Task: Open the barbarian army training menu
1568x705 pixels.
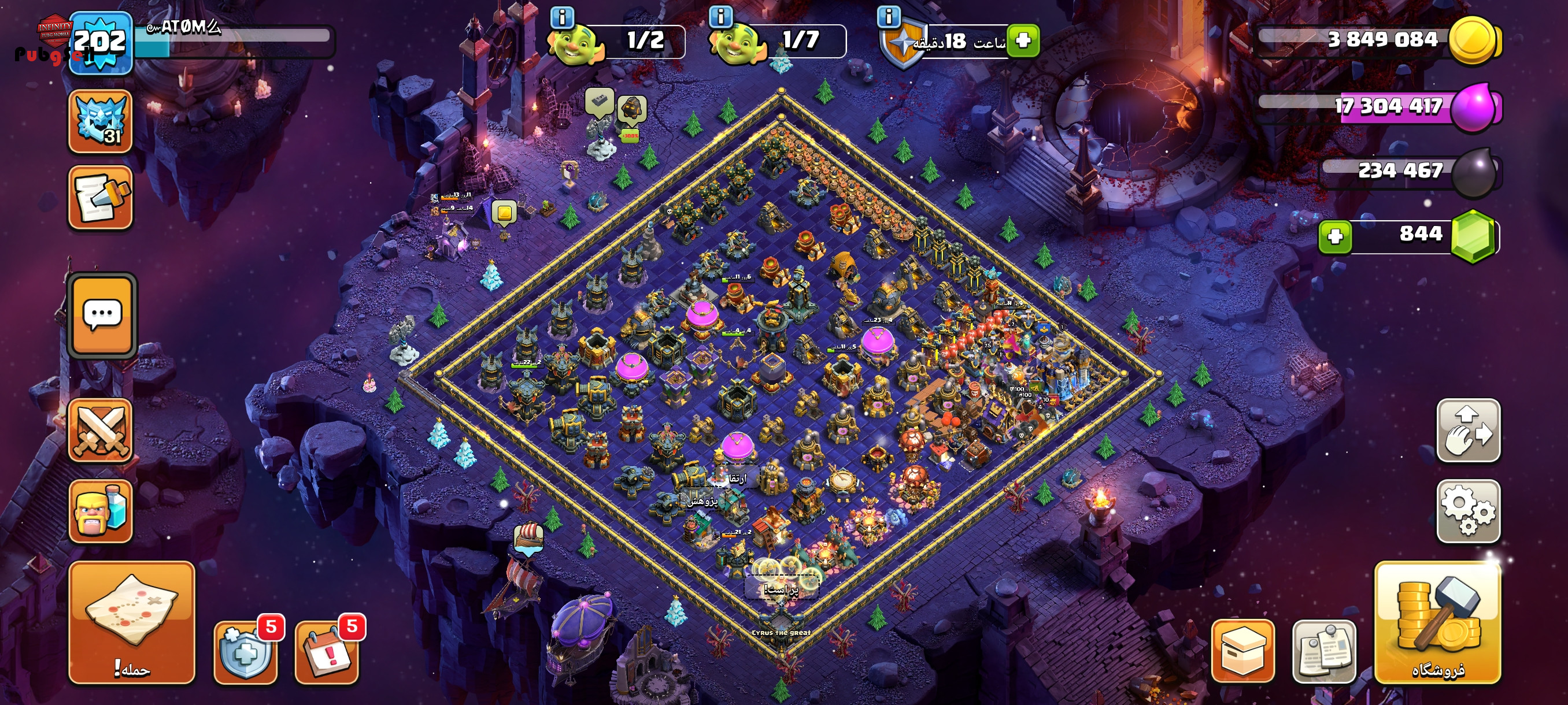Action: [x=101, y=511]
